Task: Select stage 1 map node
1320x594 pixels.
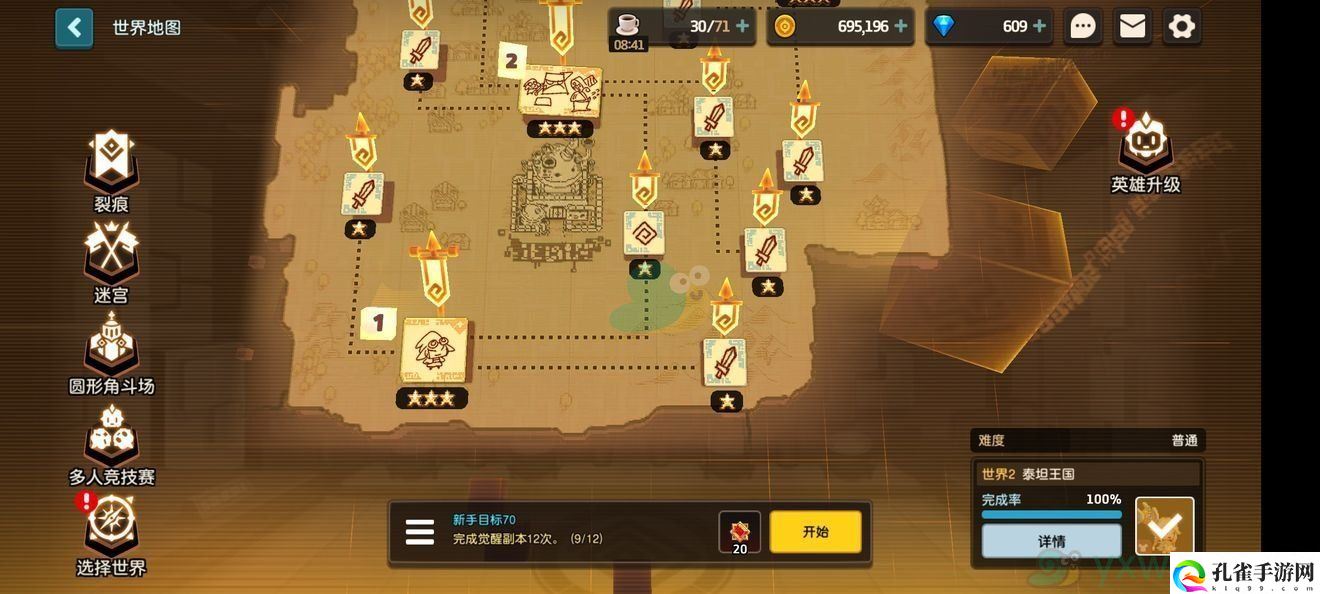Action: tap(434, 350)
